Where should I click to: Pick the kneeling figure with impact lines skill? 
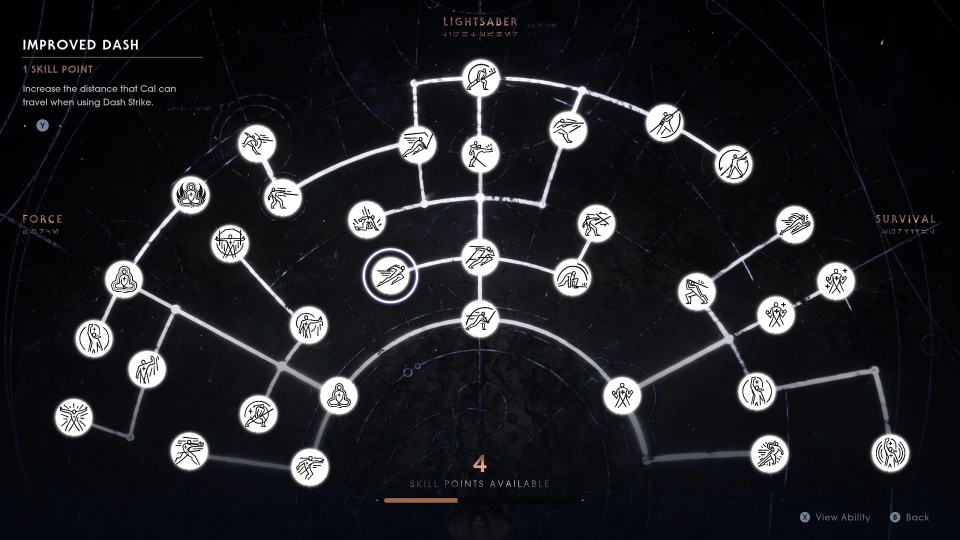pos(364,219)
